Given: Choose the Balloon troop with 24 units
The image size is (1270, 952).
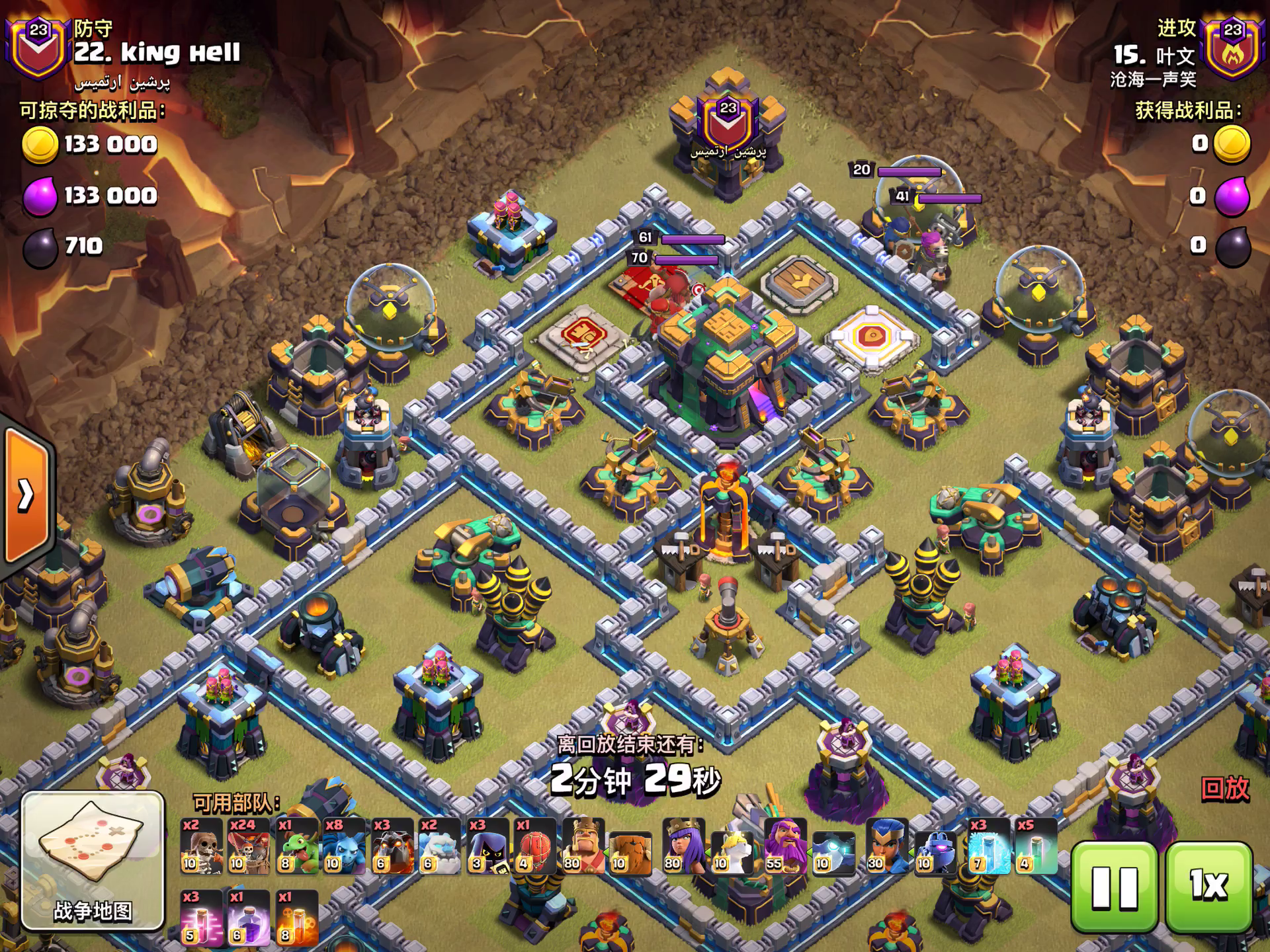Looking at the screenshot, I should (x=249, y=846).
